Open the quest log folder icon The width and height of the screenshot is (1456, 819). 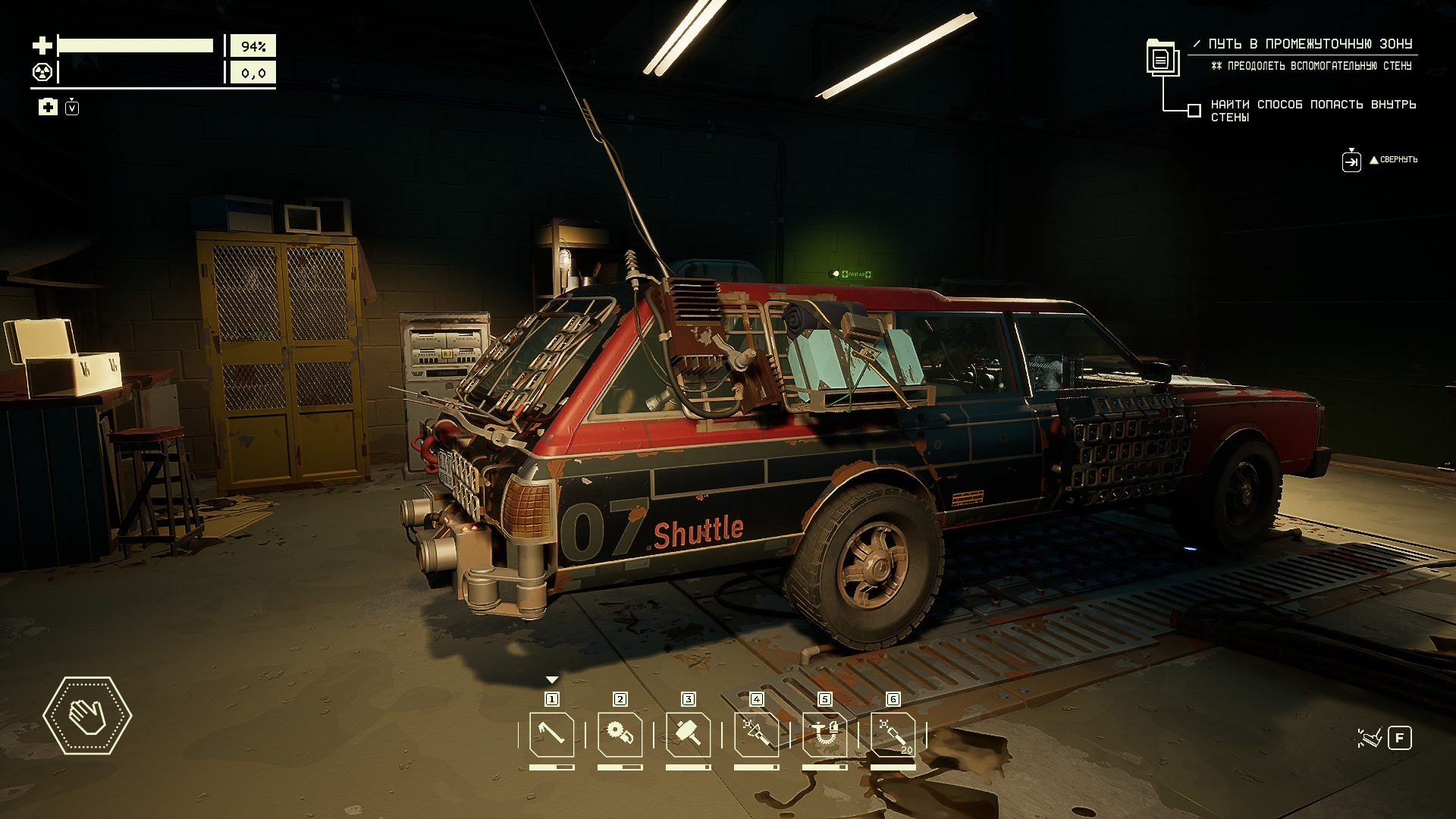(x=1161, y=58)
